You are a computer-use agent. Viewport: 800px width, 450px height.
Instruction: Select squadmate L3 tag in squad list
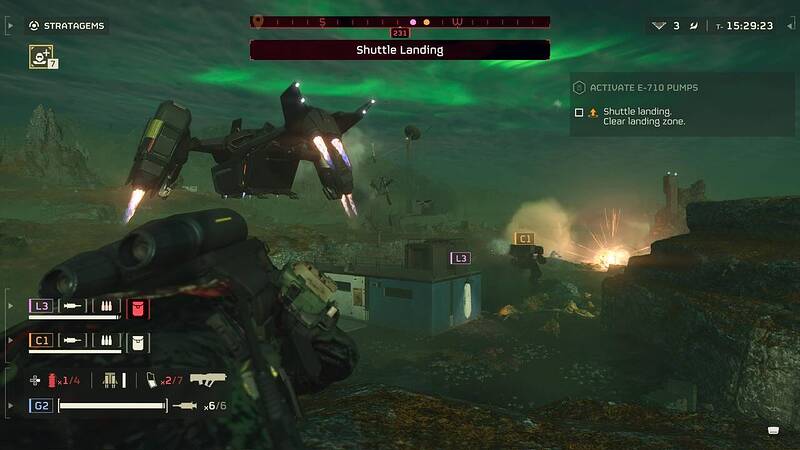[41, 306]
